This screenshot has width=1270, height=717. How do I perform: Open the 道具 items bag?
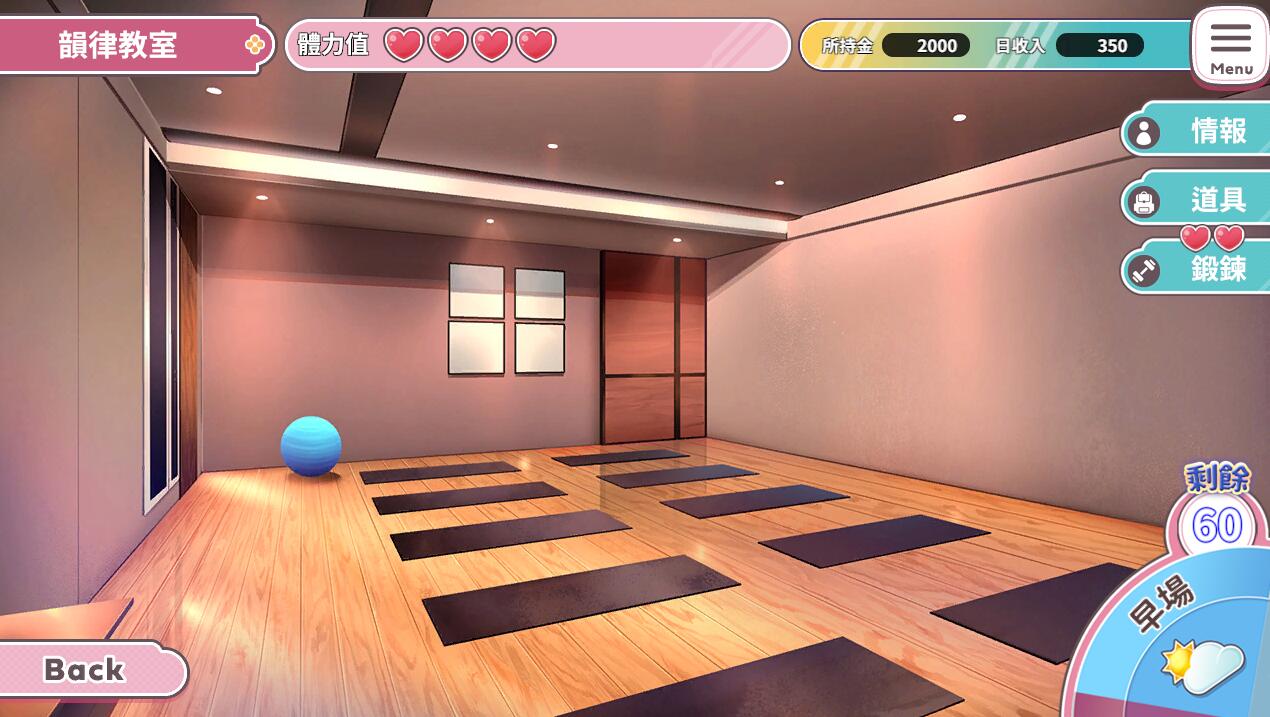point(1197,200)
